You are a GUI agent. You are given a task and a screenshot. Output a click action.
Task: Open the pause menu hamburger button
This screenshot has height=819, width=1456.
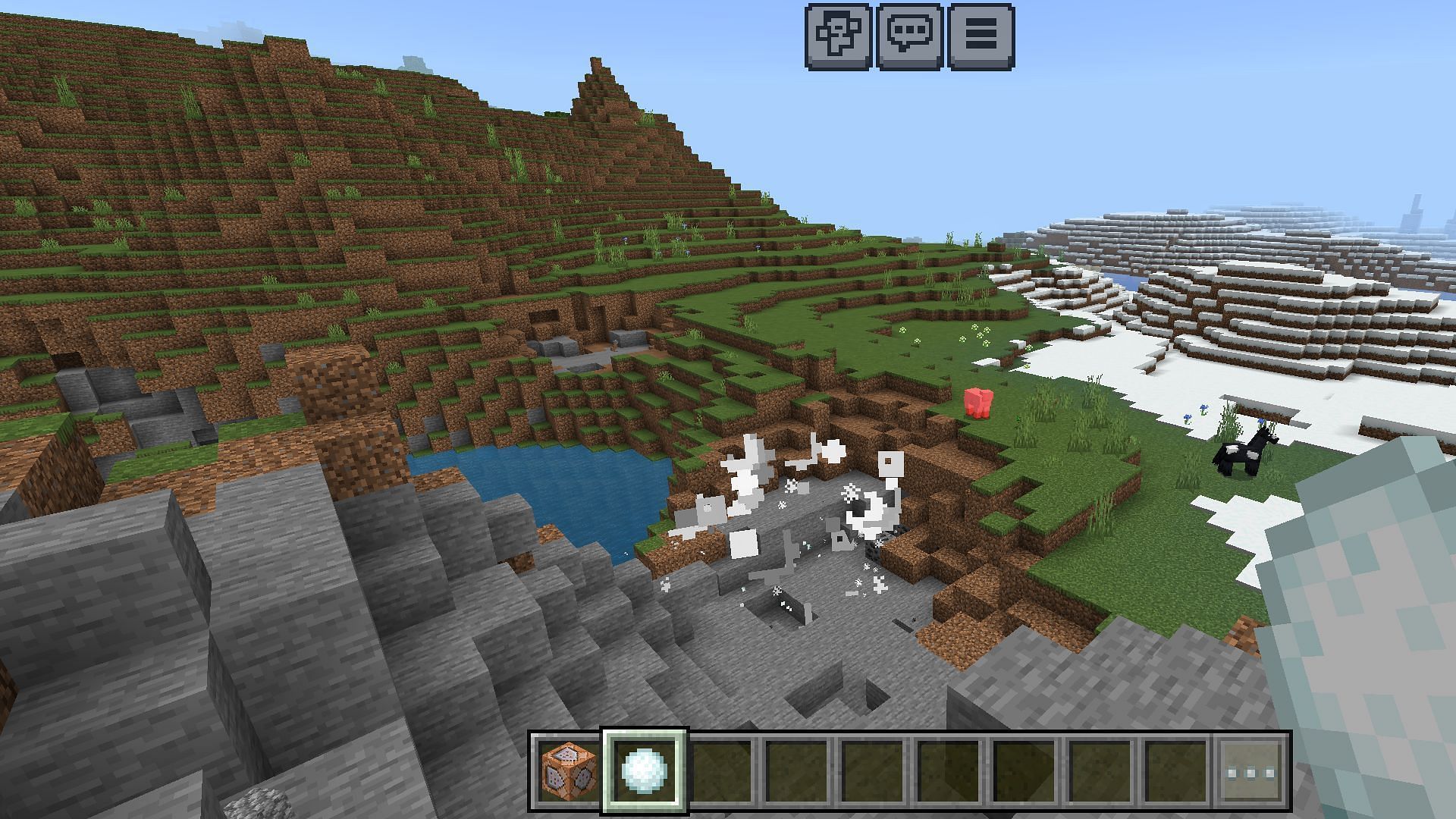click(x=981, y=36)
